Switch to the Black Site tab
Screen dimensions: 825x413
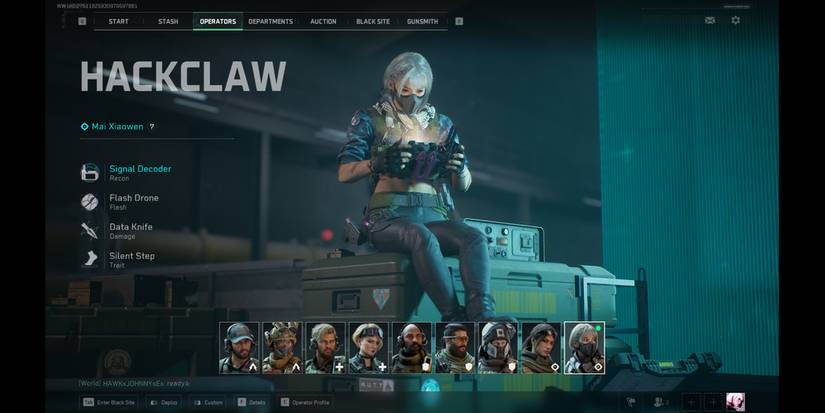click(373, 21)
